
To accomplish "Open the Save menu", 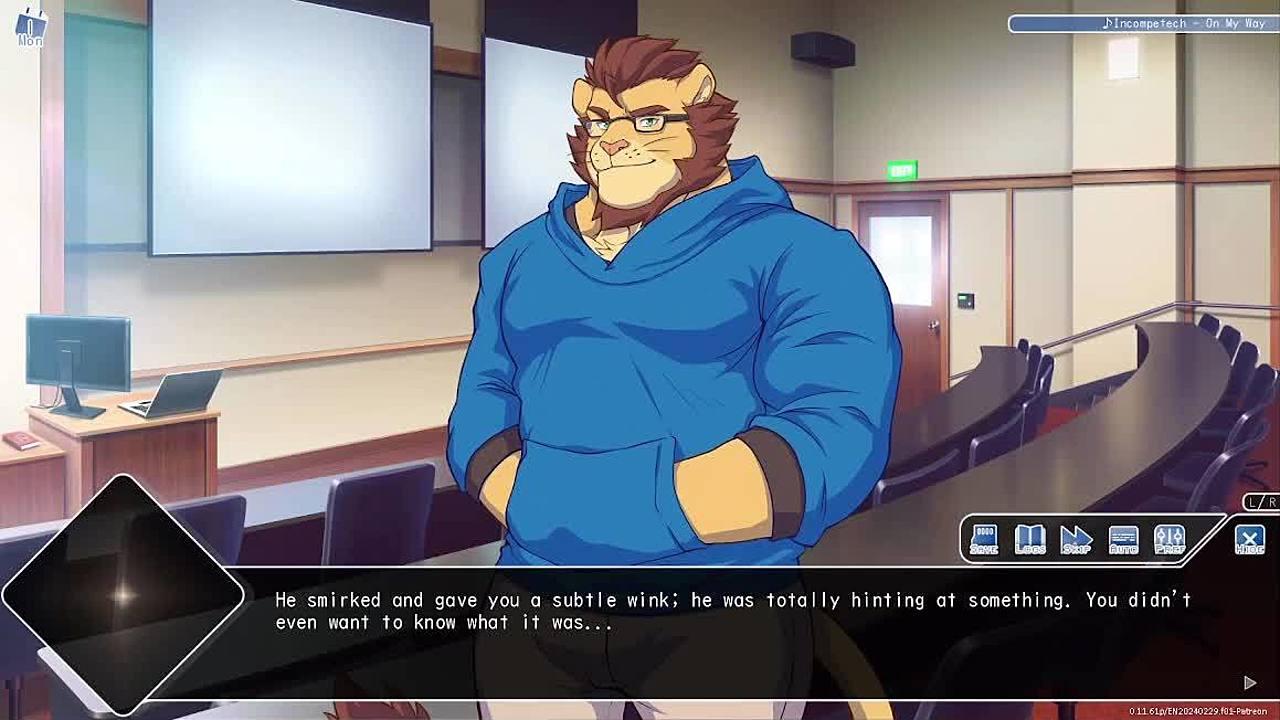I will (x=984, y=540).
